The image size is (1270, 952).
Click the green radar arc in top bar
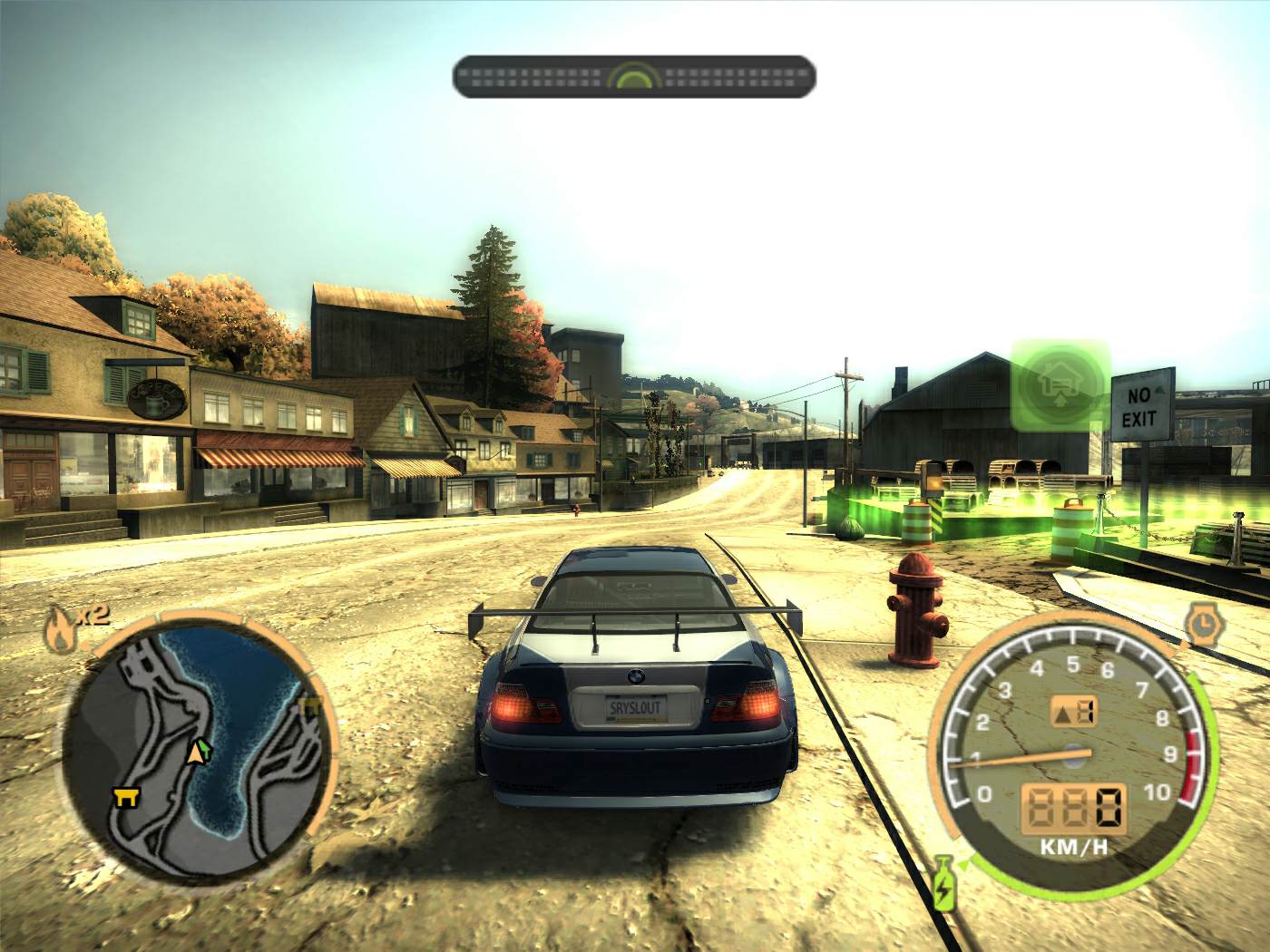[635, 78]
